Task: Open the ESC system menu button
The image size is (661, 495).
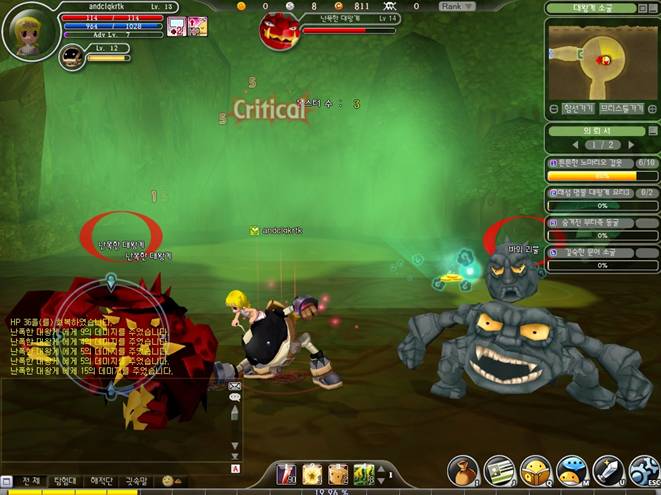Action: coord(644,471)
